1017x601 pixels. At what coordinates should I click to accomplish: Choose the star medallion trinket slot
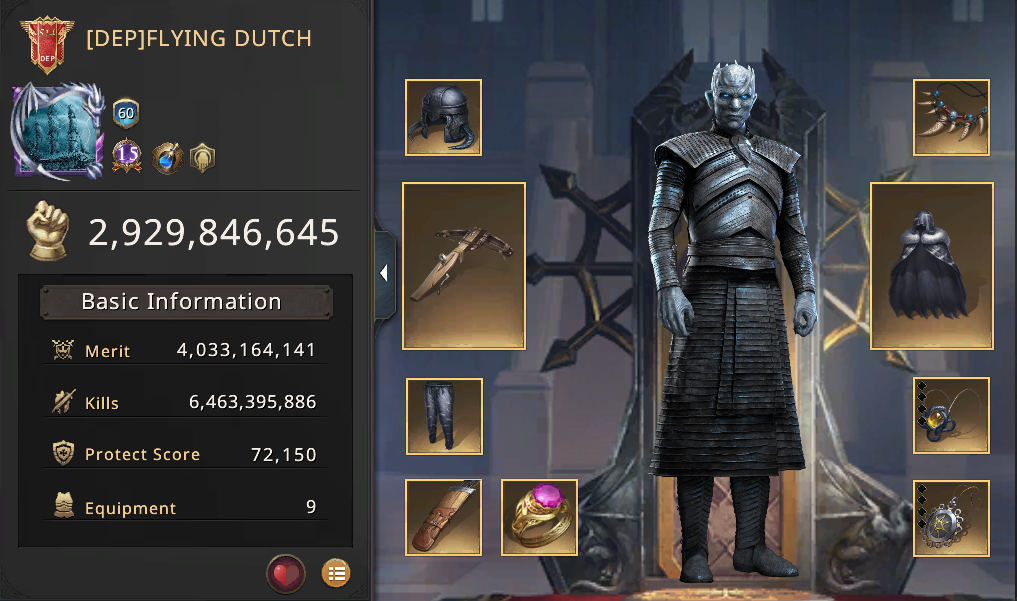click(951, 517)
